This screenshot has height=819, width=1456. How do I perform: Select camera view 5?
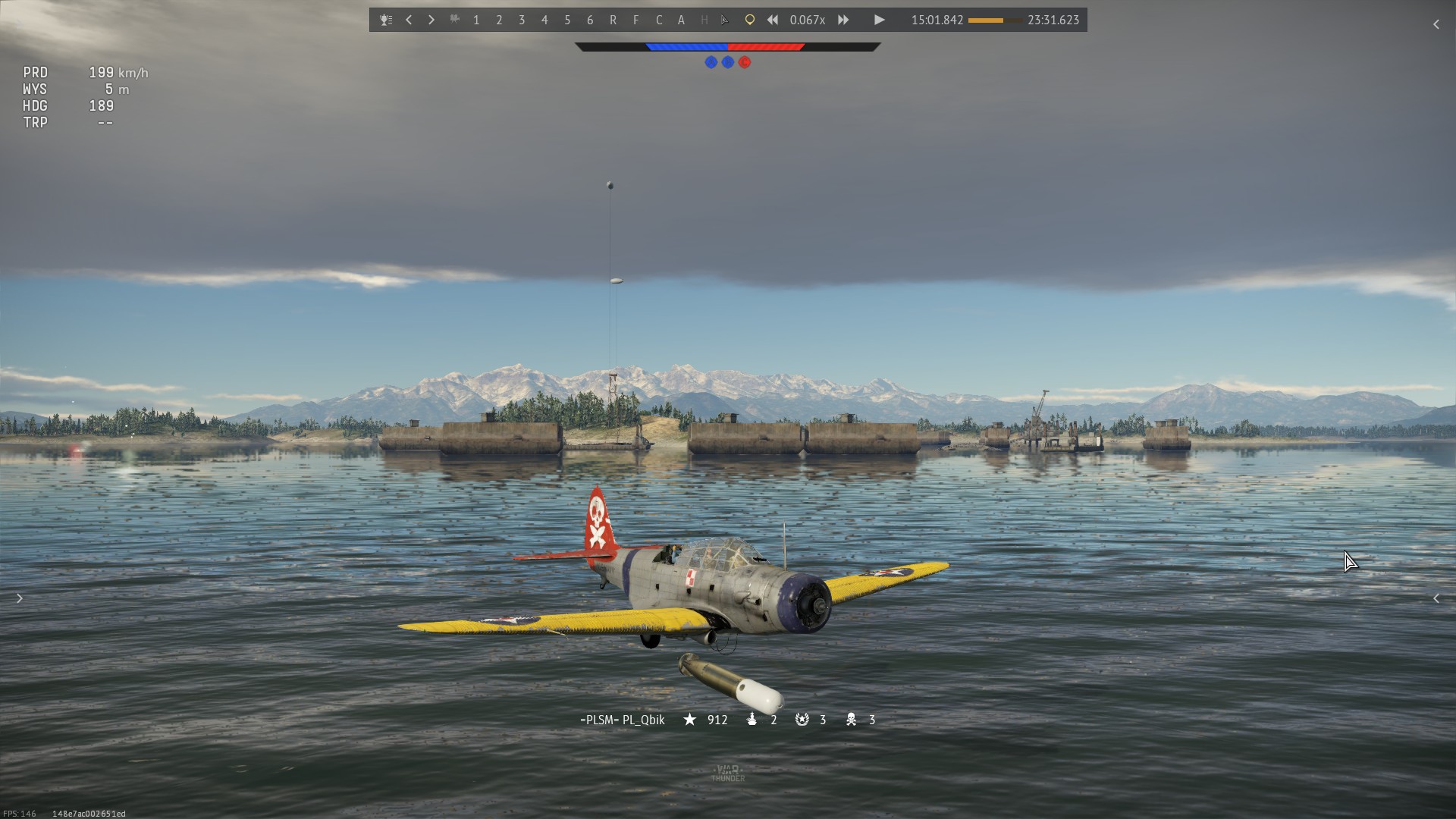tap(567, 20)
